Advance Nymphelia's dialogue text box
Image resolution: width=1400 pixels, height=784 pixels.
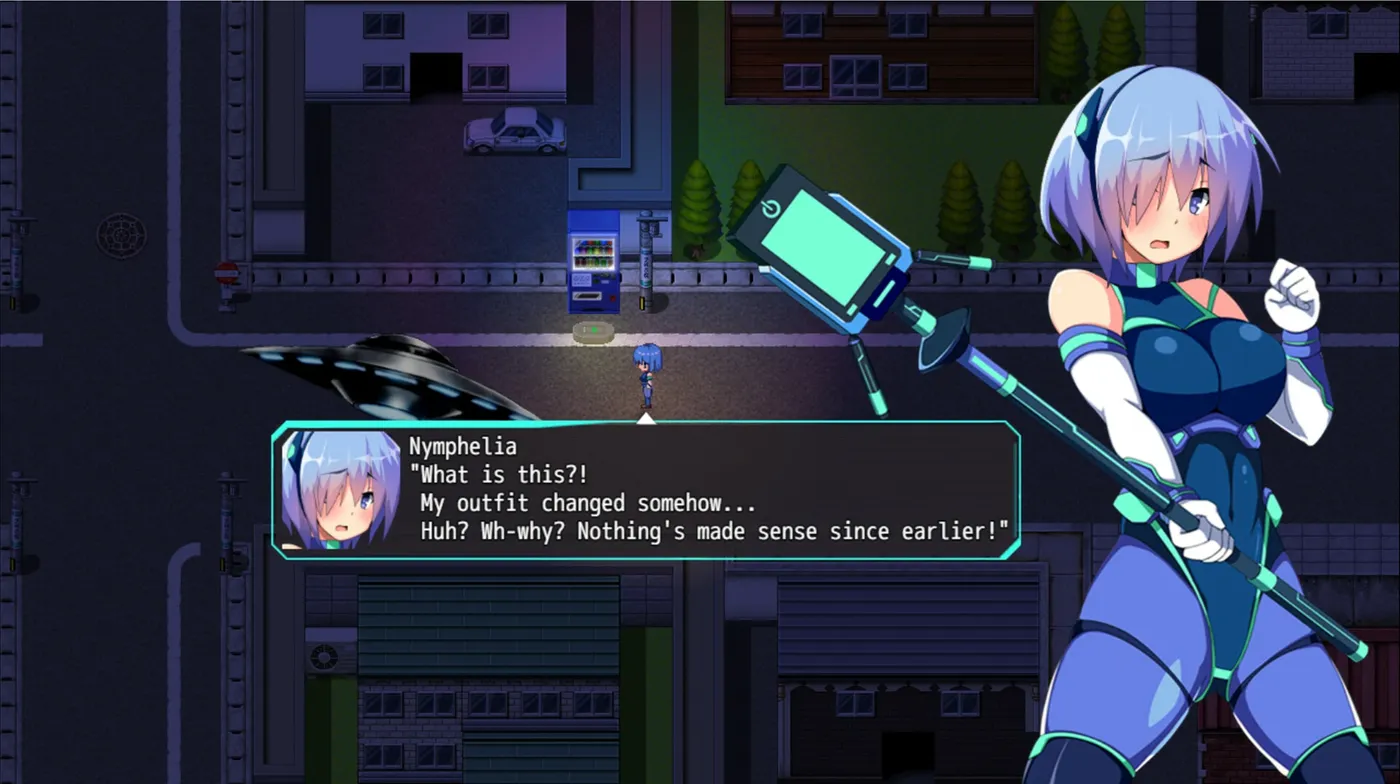(646, 490)
